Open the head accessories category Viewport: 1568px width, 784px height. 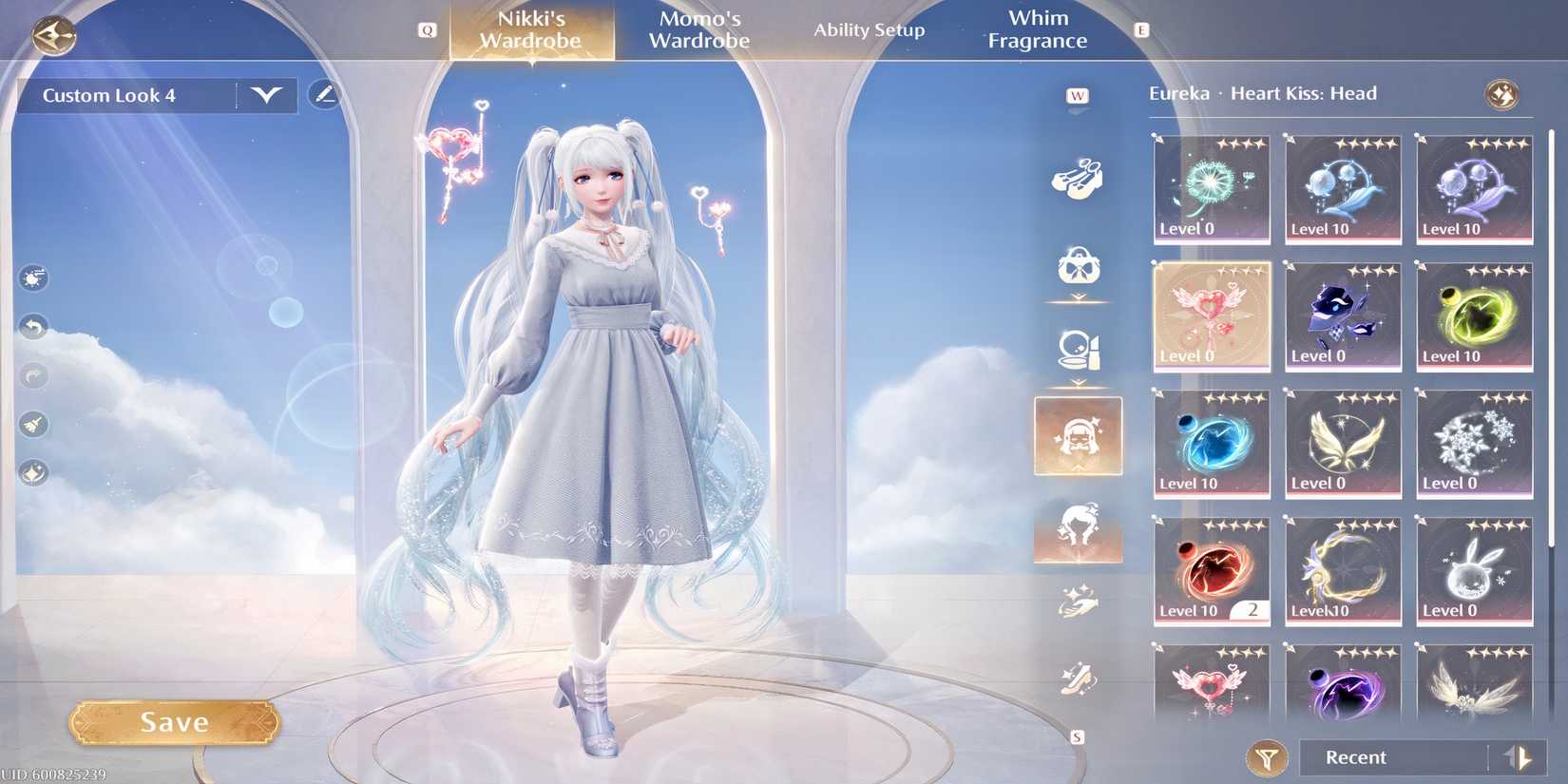pyautogui.click(x=1079, y=435)
